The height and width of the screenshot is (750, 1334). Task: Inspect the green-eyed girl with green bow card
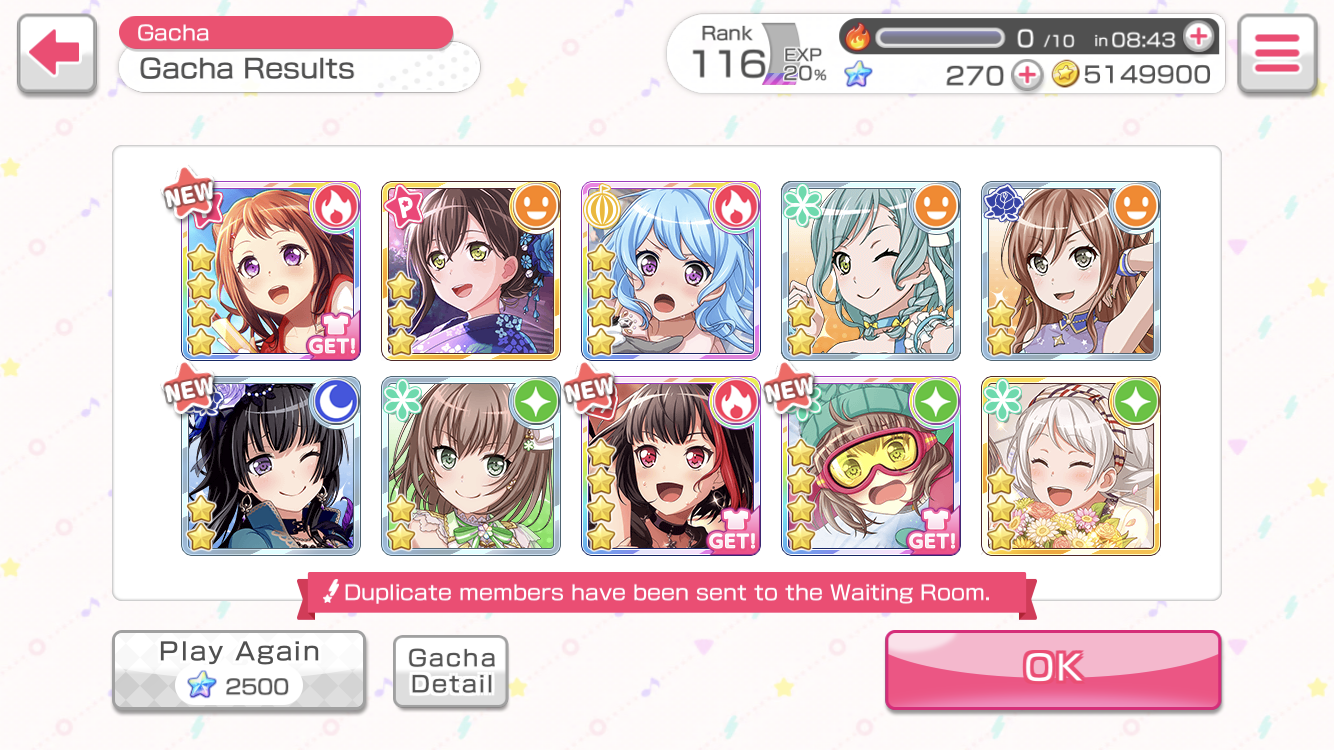pos(471,466)
